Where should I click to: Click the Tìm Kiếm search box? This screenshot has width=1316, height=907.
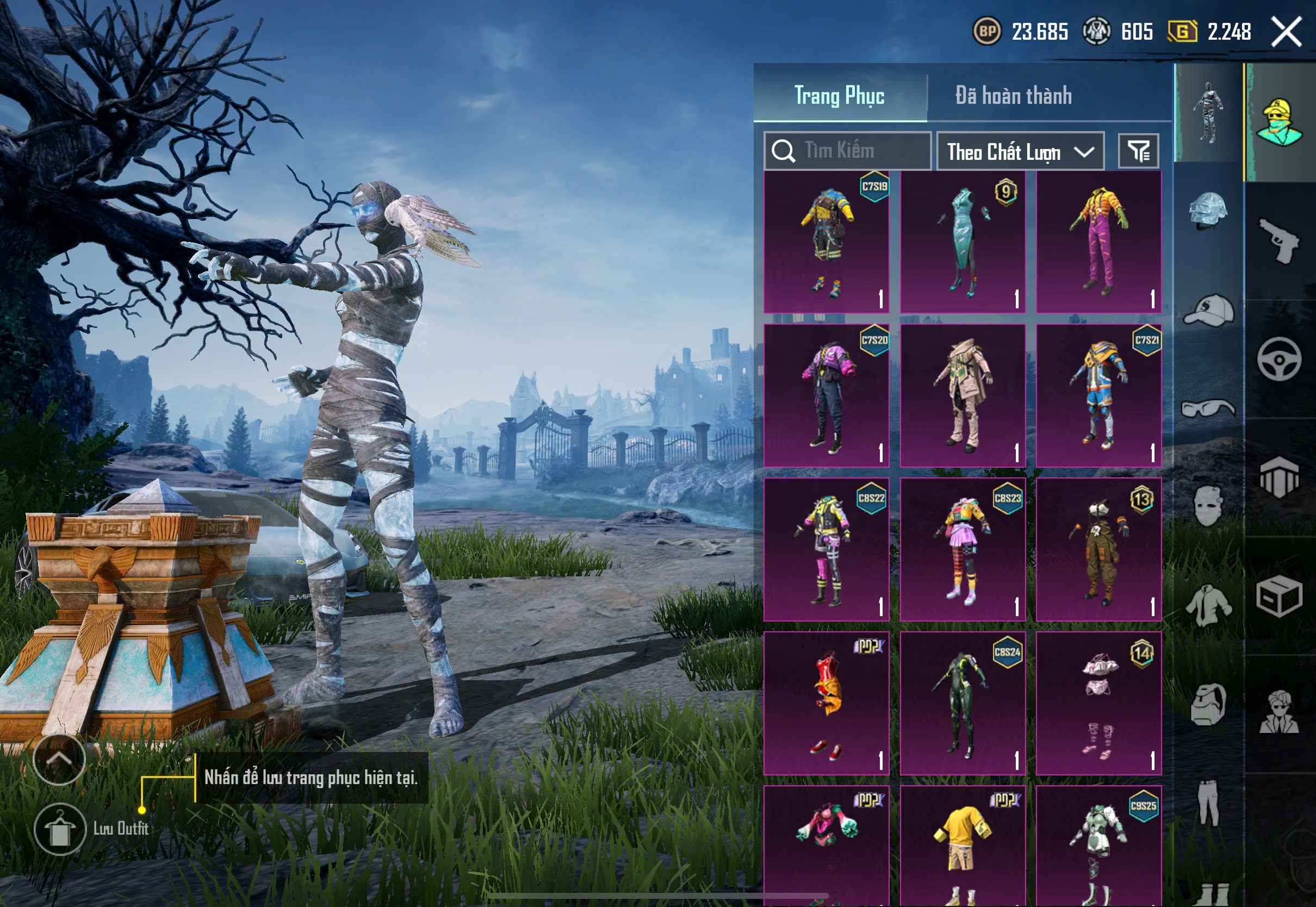847,151
